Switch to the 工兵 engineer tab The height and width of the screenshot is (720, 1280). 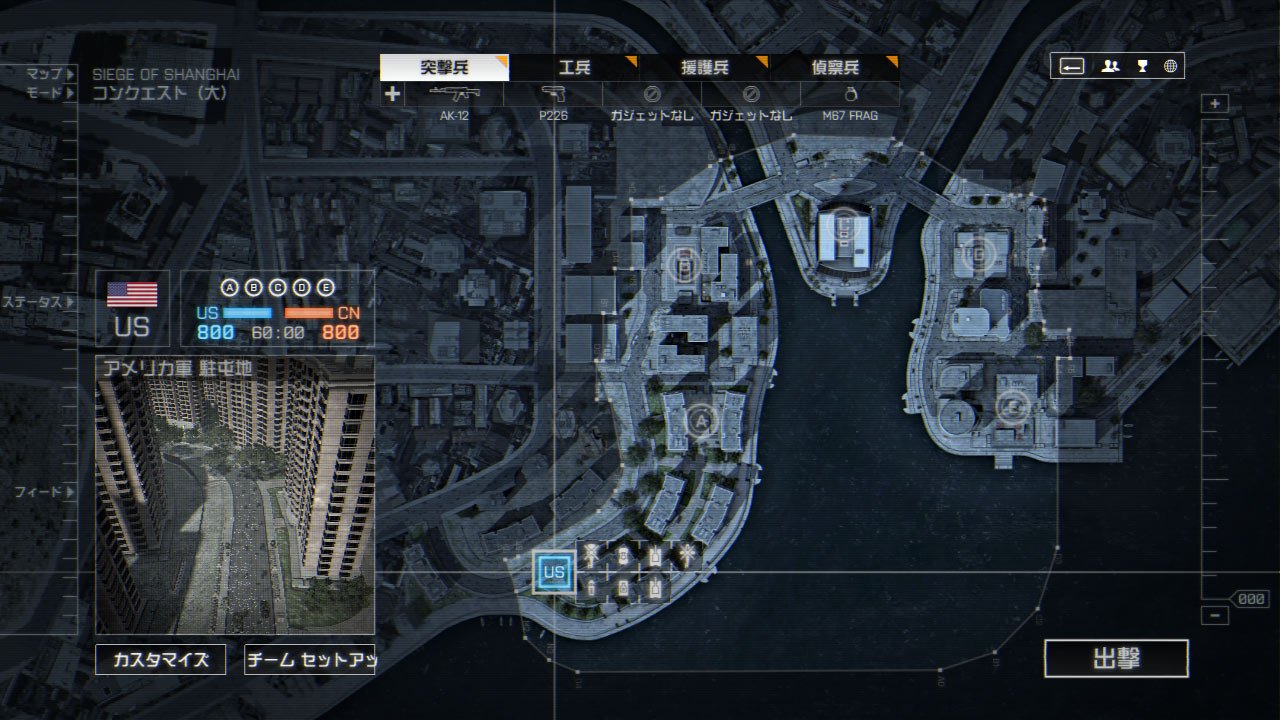[x=575, y=68]
